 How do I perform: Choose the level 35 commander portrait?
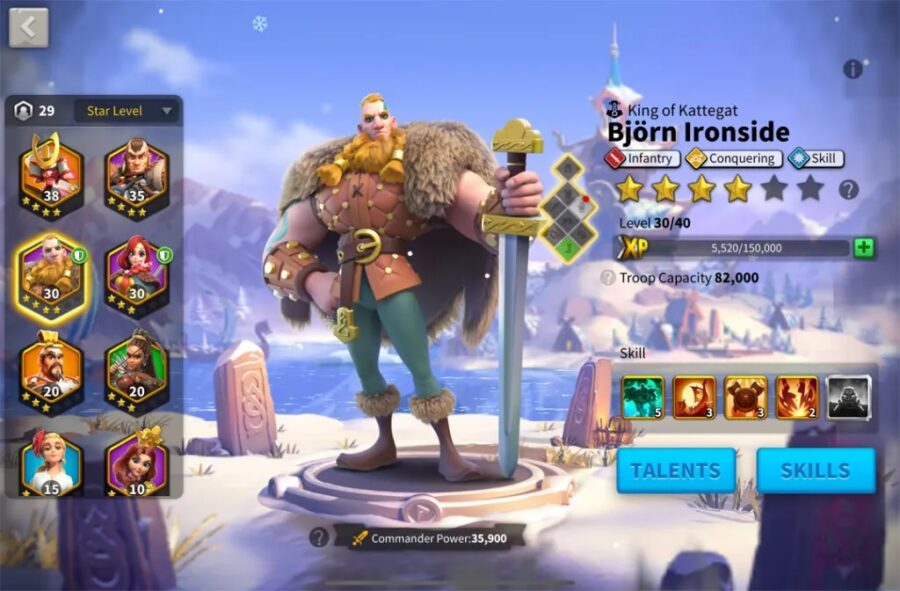[136, 172]
